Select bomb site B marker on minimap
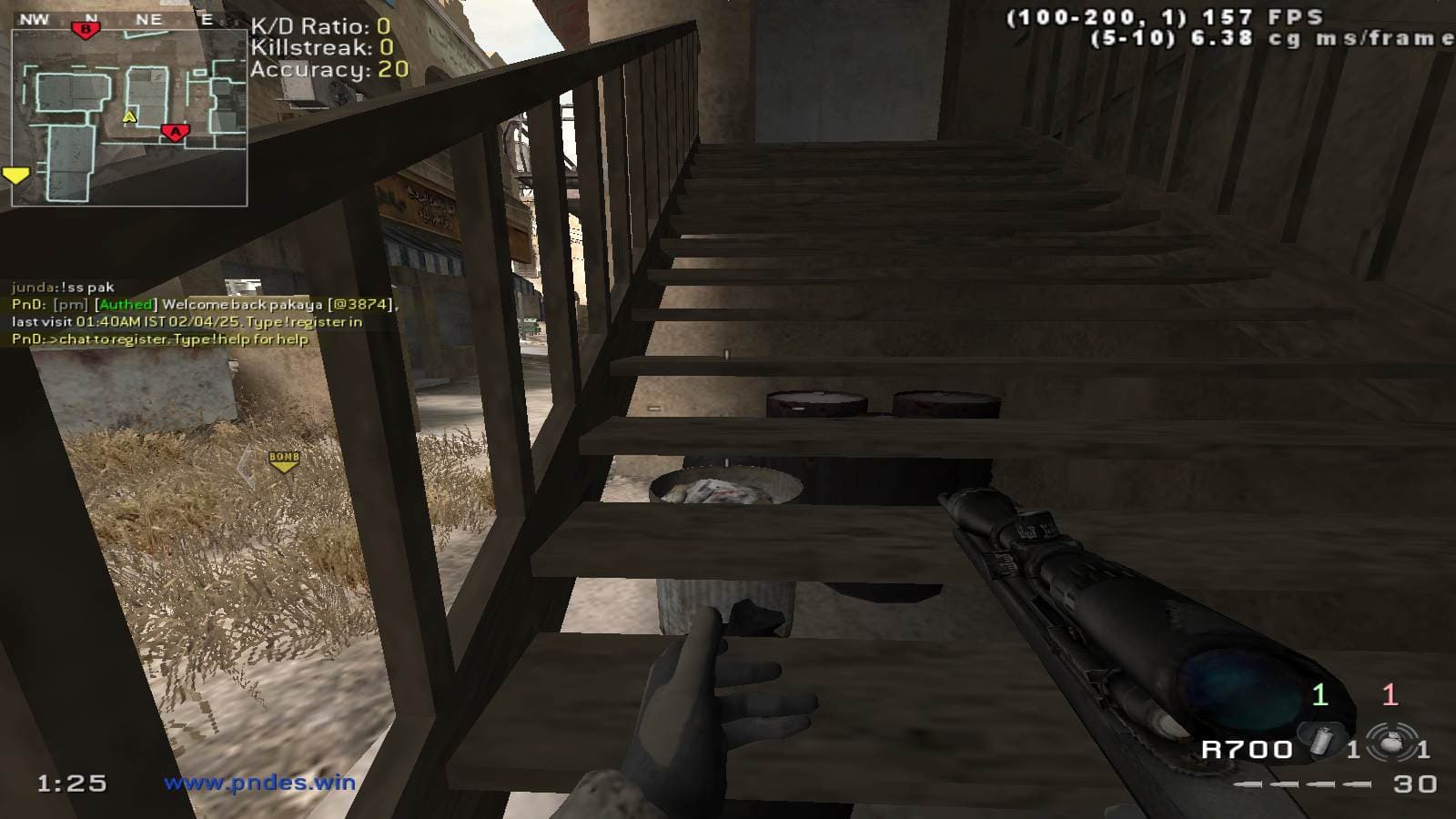 [x=86, y=30]
